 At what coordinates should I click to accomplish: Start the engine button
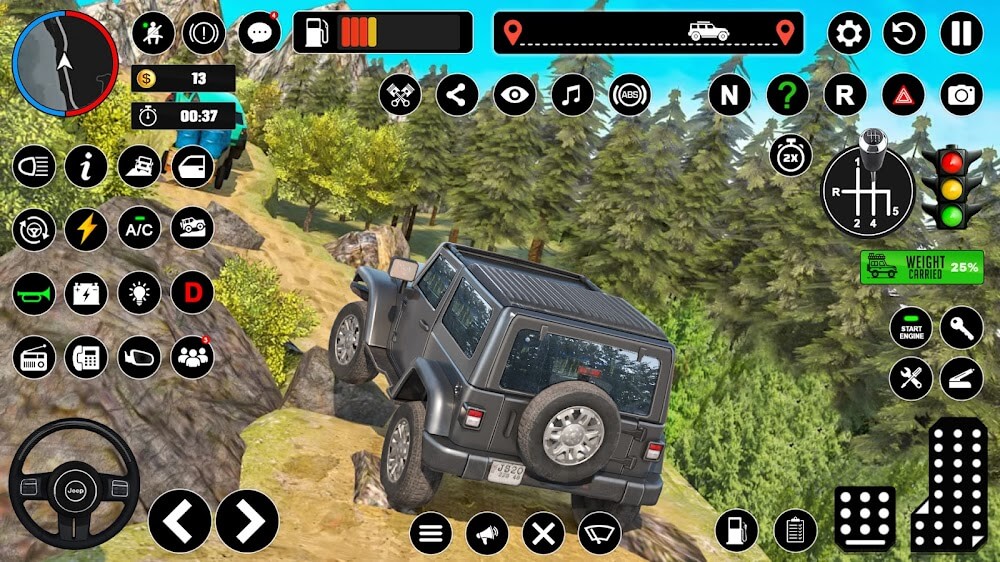[x=911, y=328]
